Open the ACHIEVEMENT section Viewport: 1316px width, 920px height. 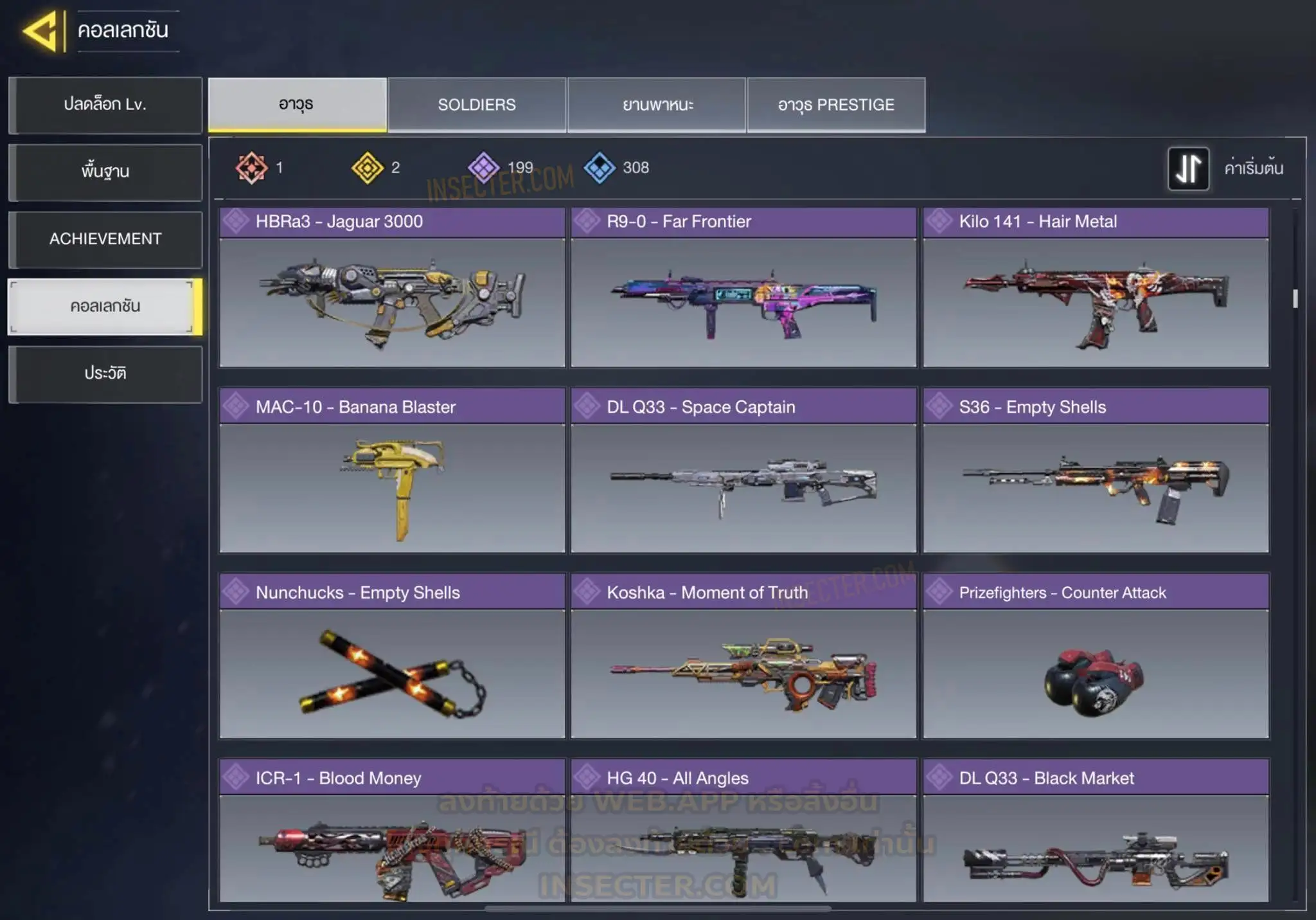[x=105, y=239]
